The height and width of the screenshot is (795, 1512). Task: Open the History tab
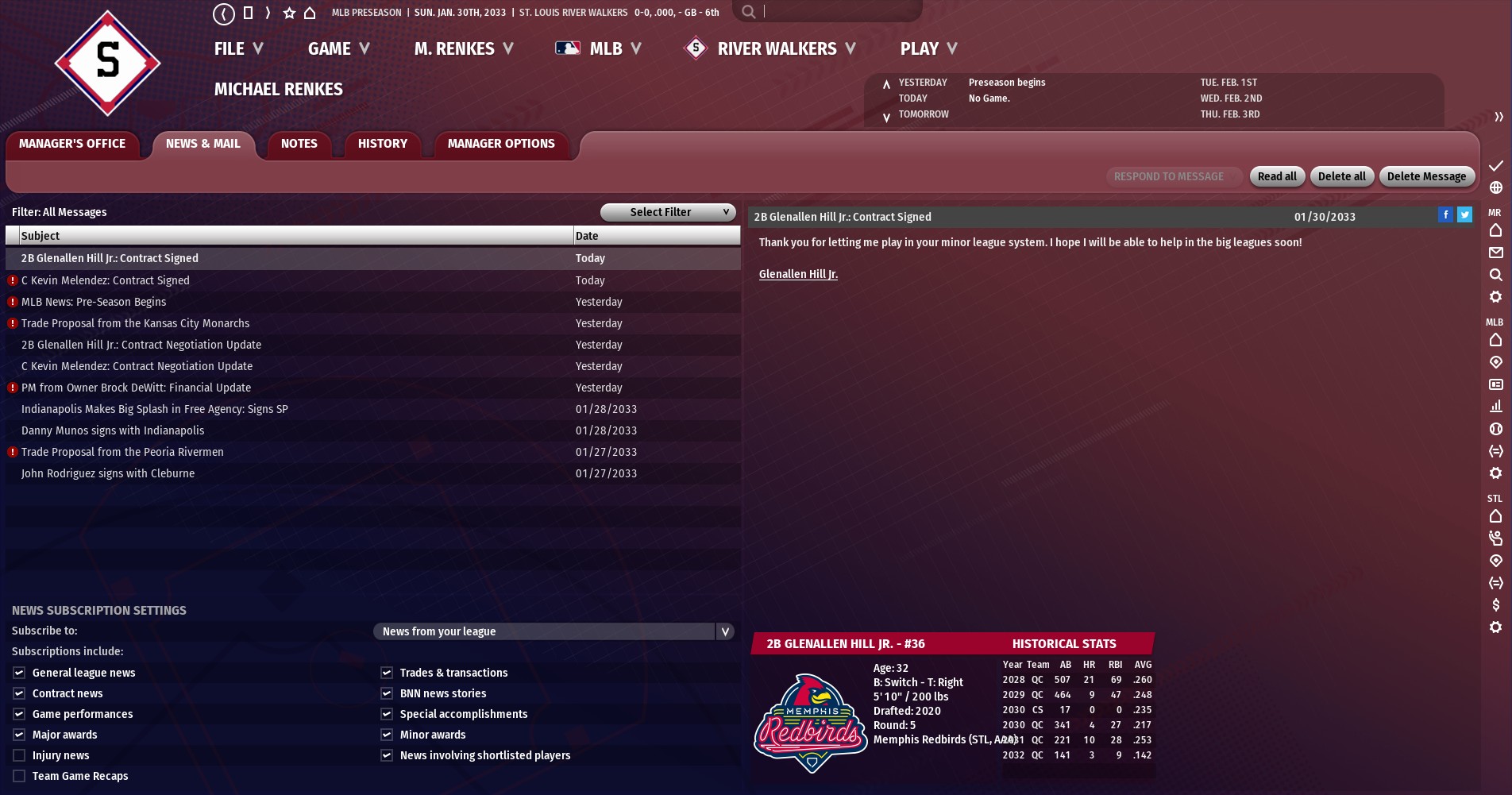(x=382, y=144)
